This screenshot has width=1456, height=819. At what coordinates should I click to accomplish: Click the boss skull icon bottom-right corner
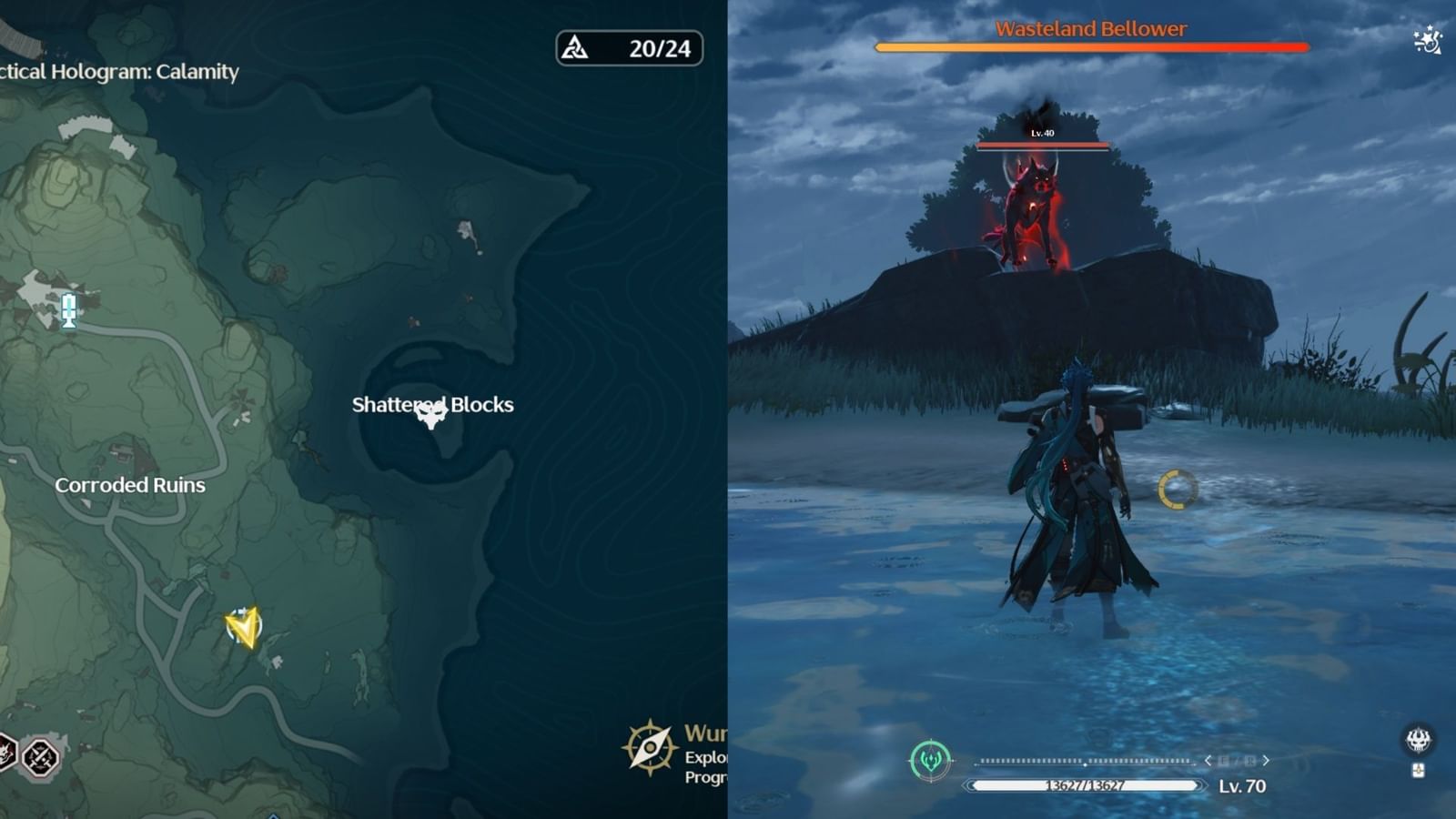coord(1417,740)
